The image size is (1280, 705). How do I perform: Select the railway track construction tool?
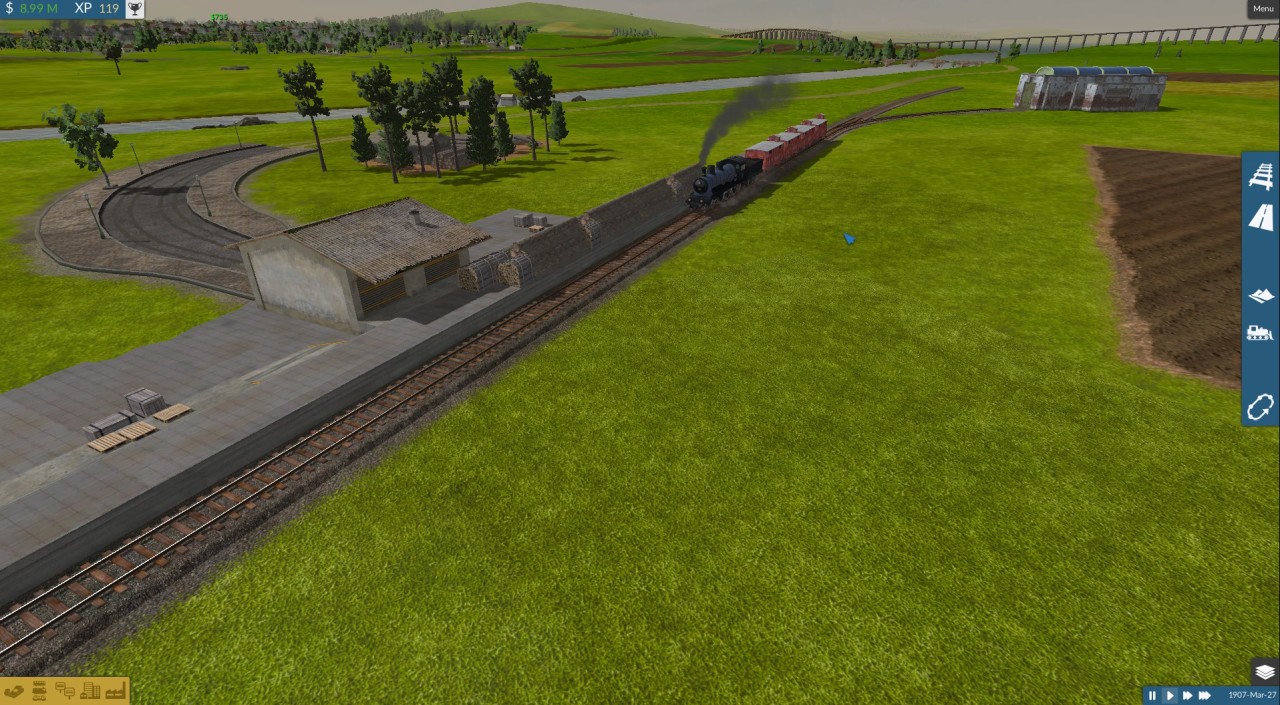click(1261, 177)
